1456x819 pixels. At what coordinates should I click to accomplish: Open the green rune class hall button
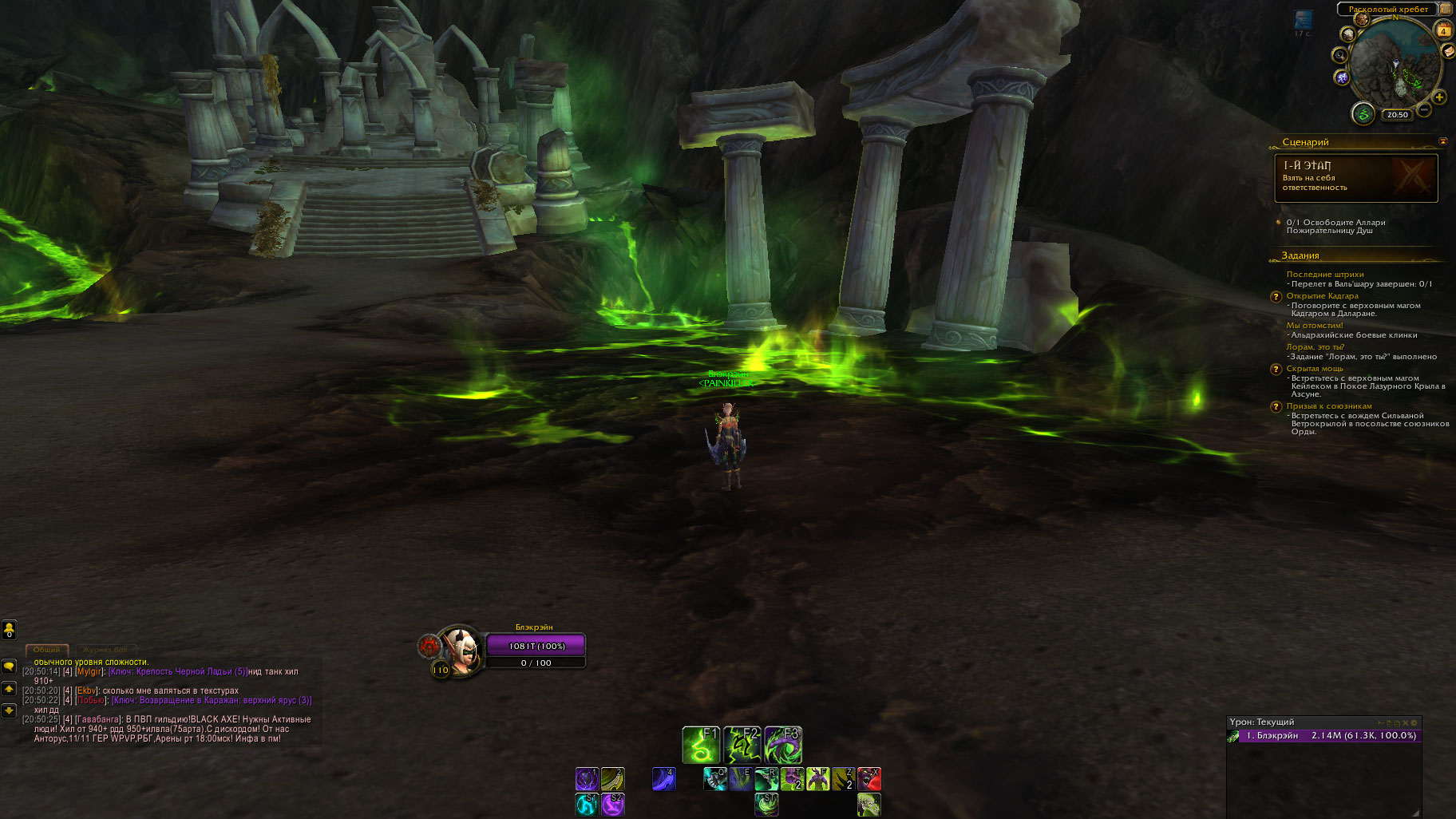pyautogui.click(x=1363, y=114)
